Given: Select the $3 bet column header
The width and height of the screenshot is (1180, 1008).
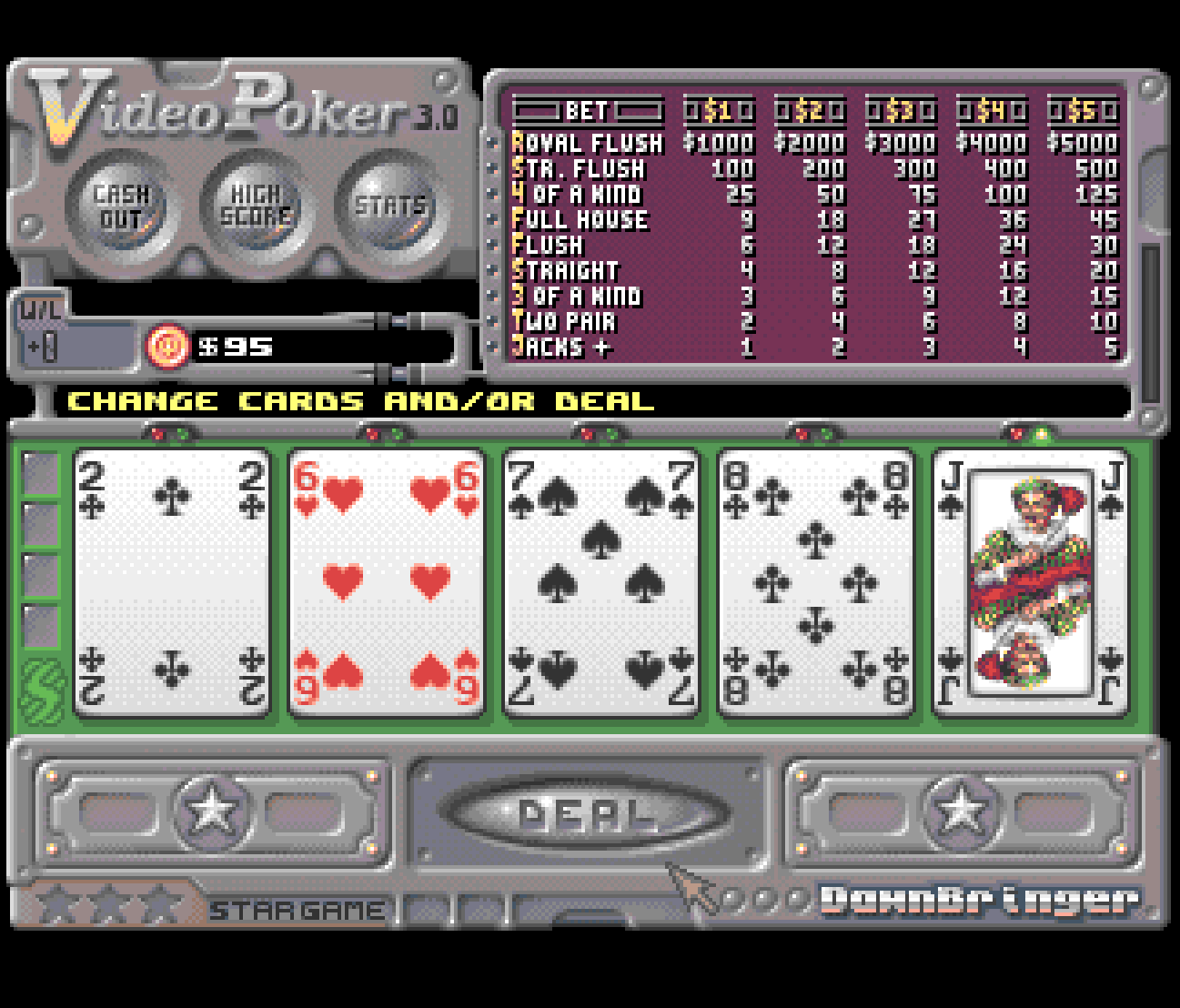Looking at the screenshot, I should pyautogui.click(x=901, y=111).
